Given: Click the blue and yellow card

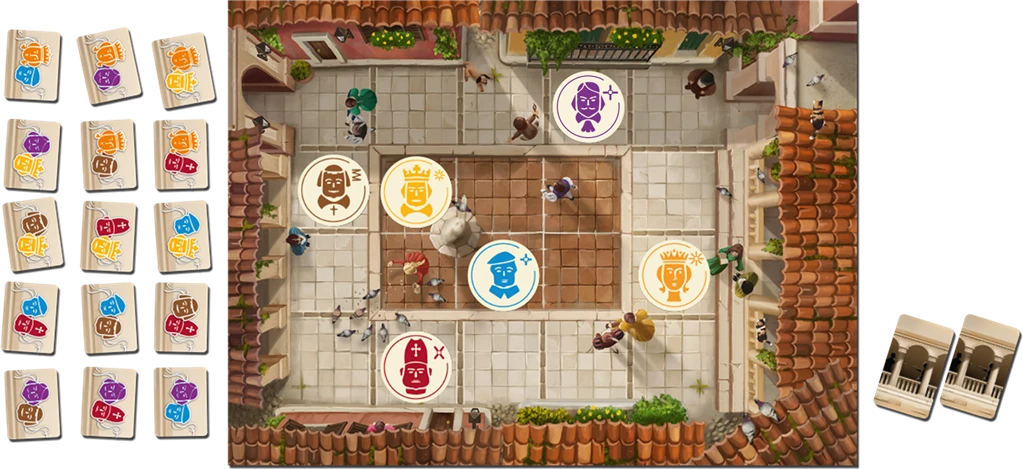Looking at the screenshot, I should point(181,234).
